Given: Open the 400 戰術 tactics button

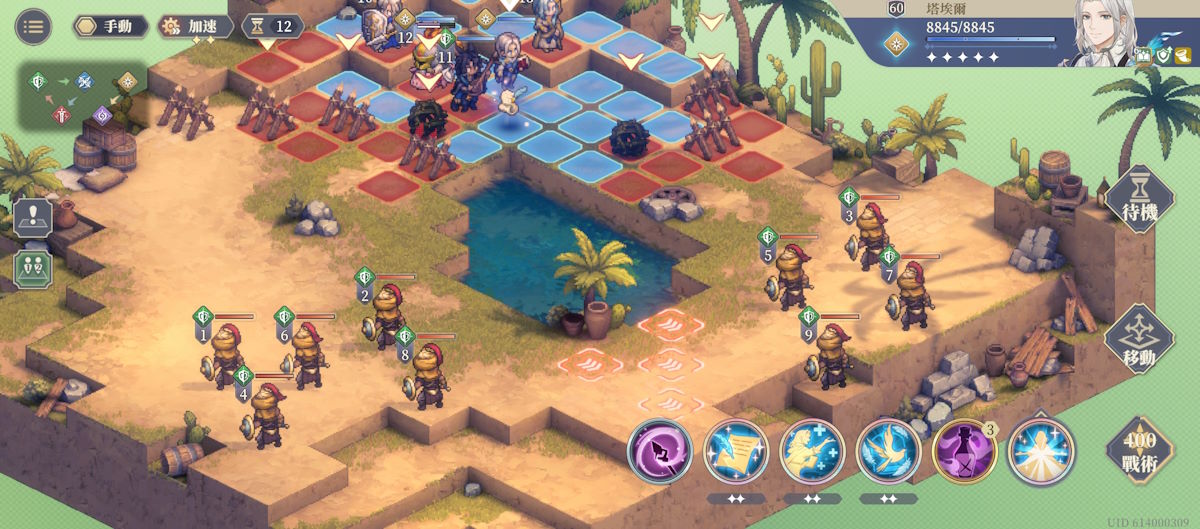Looking at the screenshot, I should (1139, 450).
